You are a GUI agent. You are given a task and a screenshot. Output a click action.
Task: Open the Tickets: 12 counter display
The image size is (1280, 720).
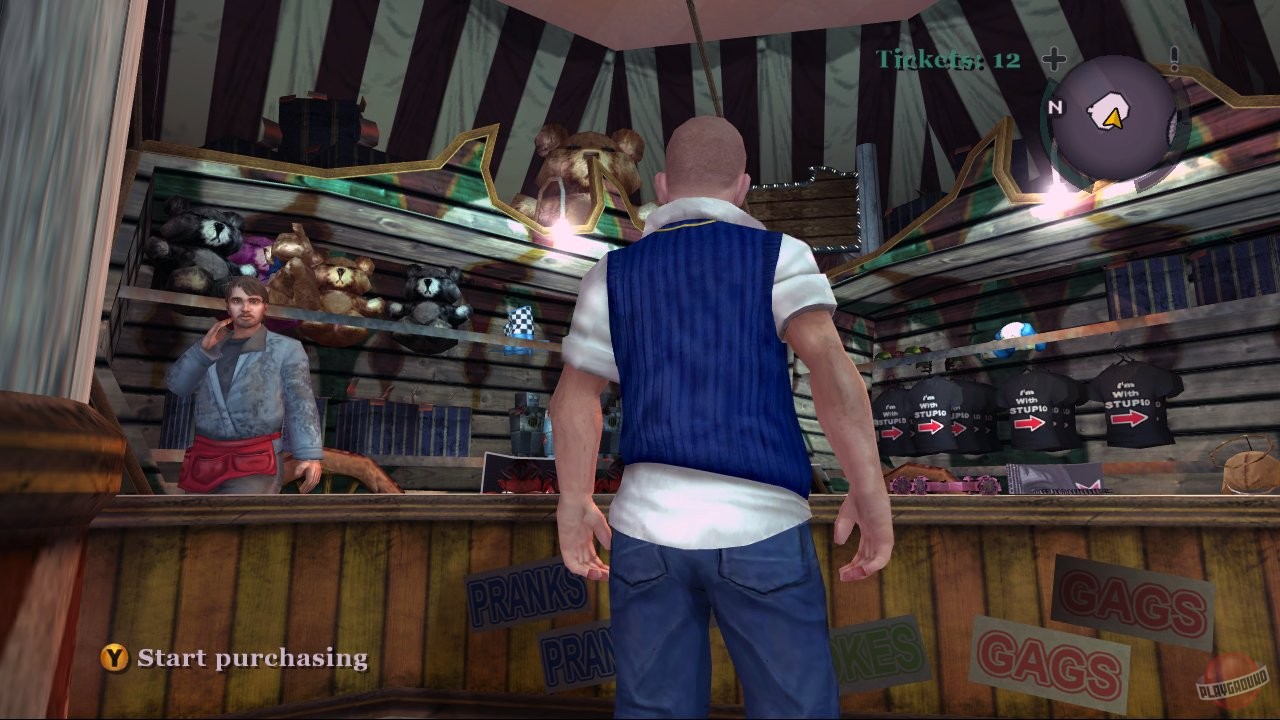click(946, 59)
